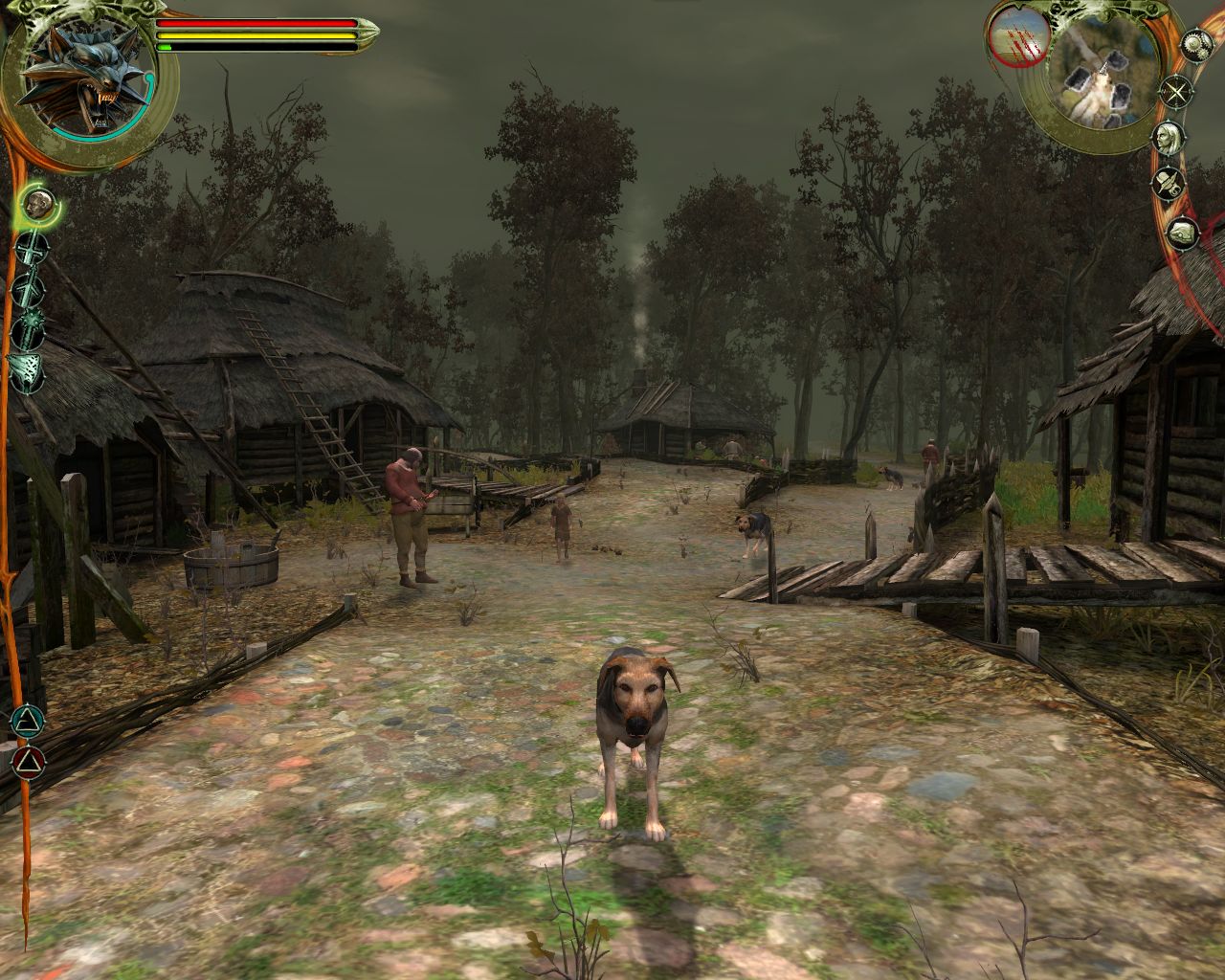This screenshot has width=1225, height=980.
Task: Select the highlighted head icon slot
Action: coord(37,203)
